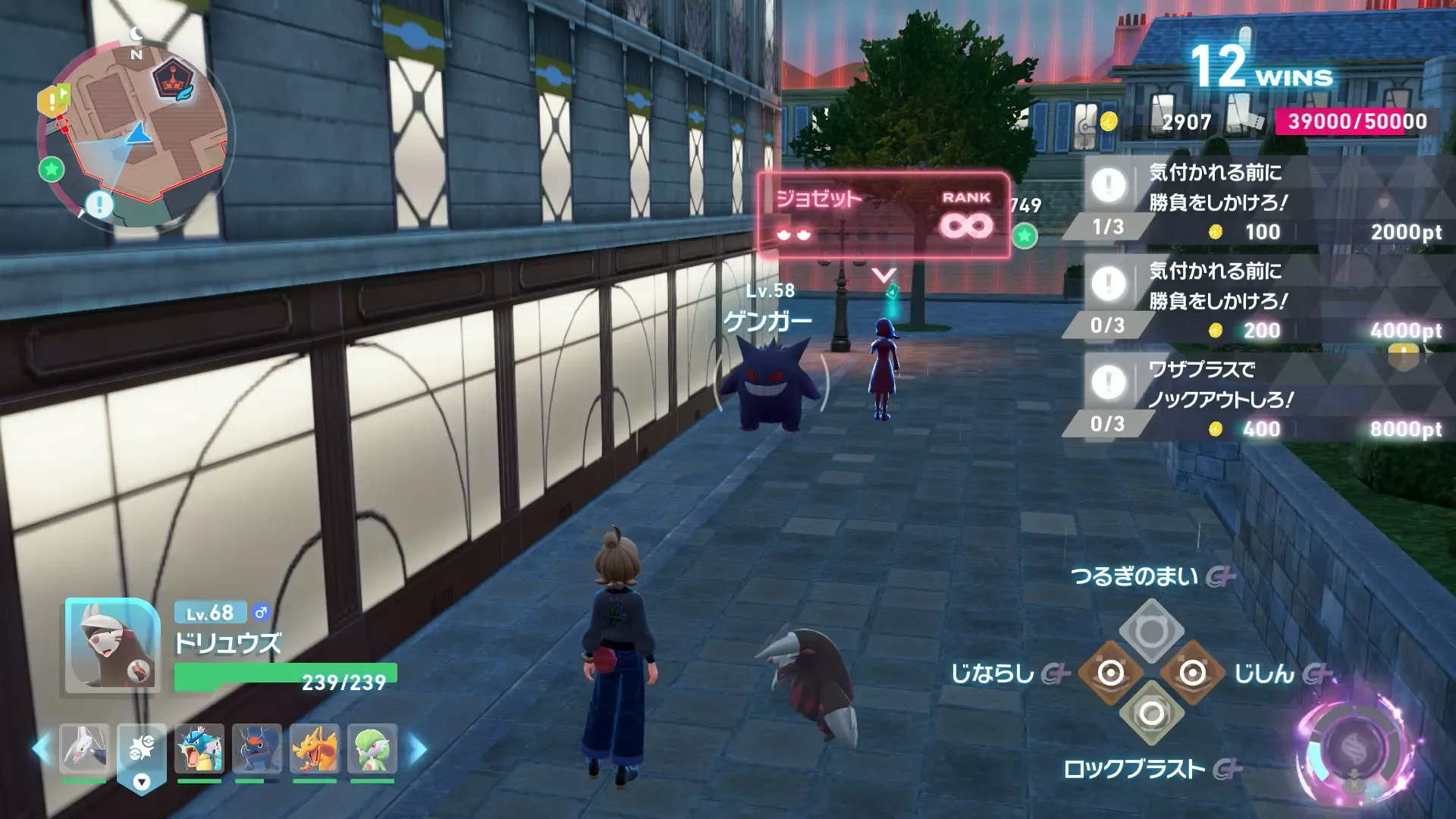Click the green star marker on minimap
The height and width of the screenshot is (819, 1456).
click(52, 168)
